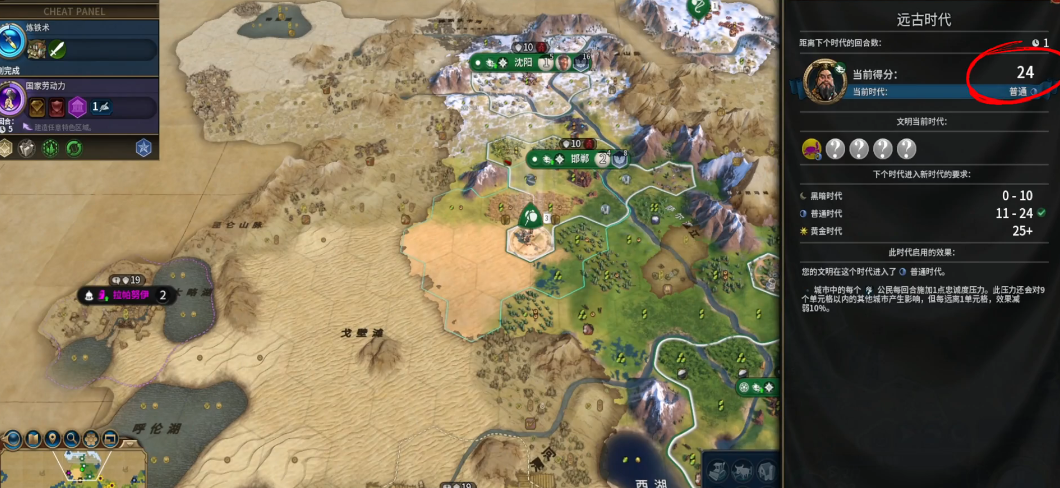Image resolution: width=1060 pixels, height=488 pixels.
Task: Click the first unknown civilization question mark
Action: pyautogui.click(x=836, y=149)
